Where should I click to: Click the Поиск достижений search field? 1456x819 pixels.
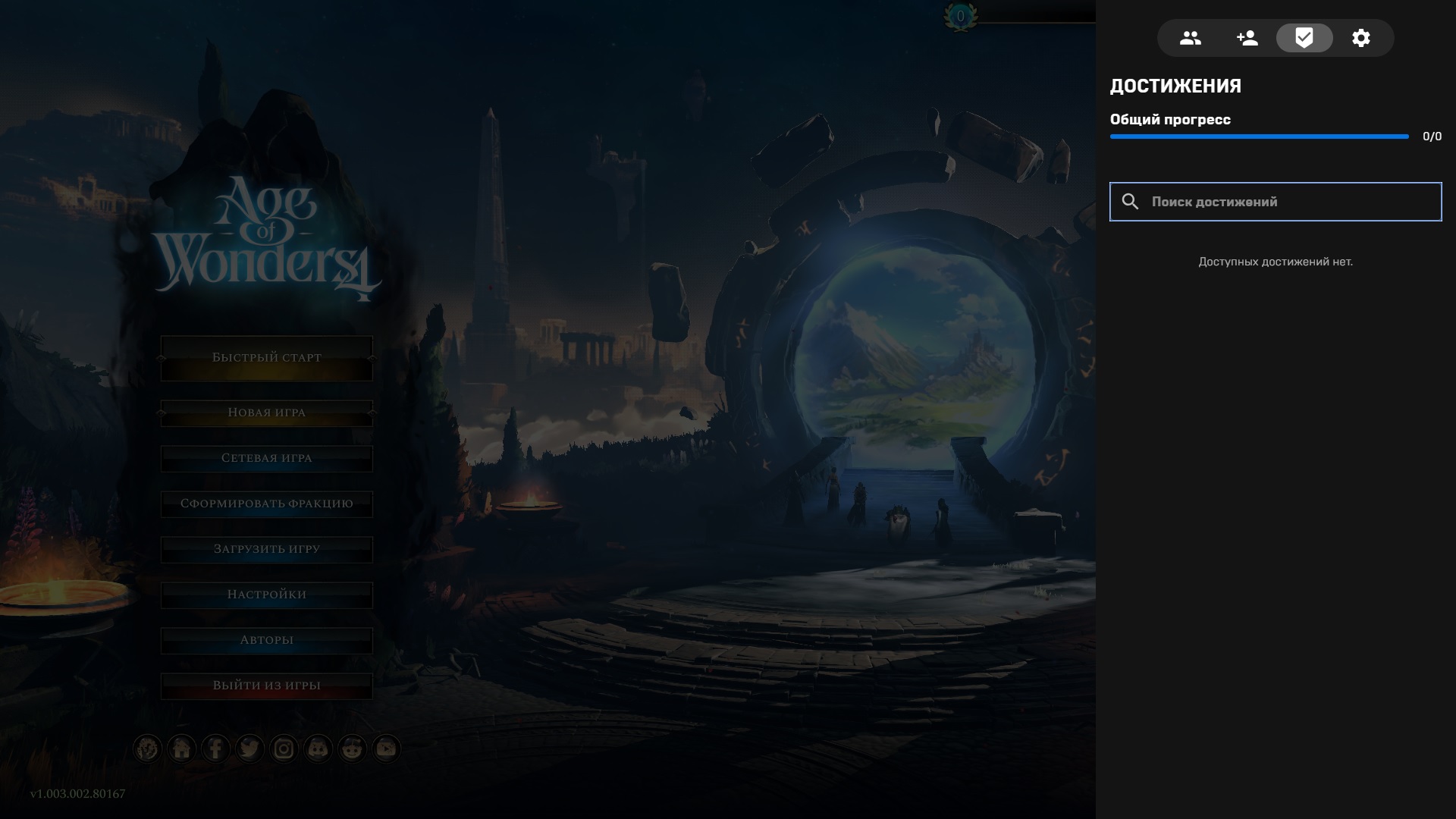[1275, 202]
